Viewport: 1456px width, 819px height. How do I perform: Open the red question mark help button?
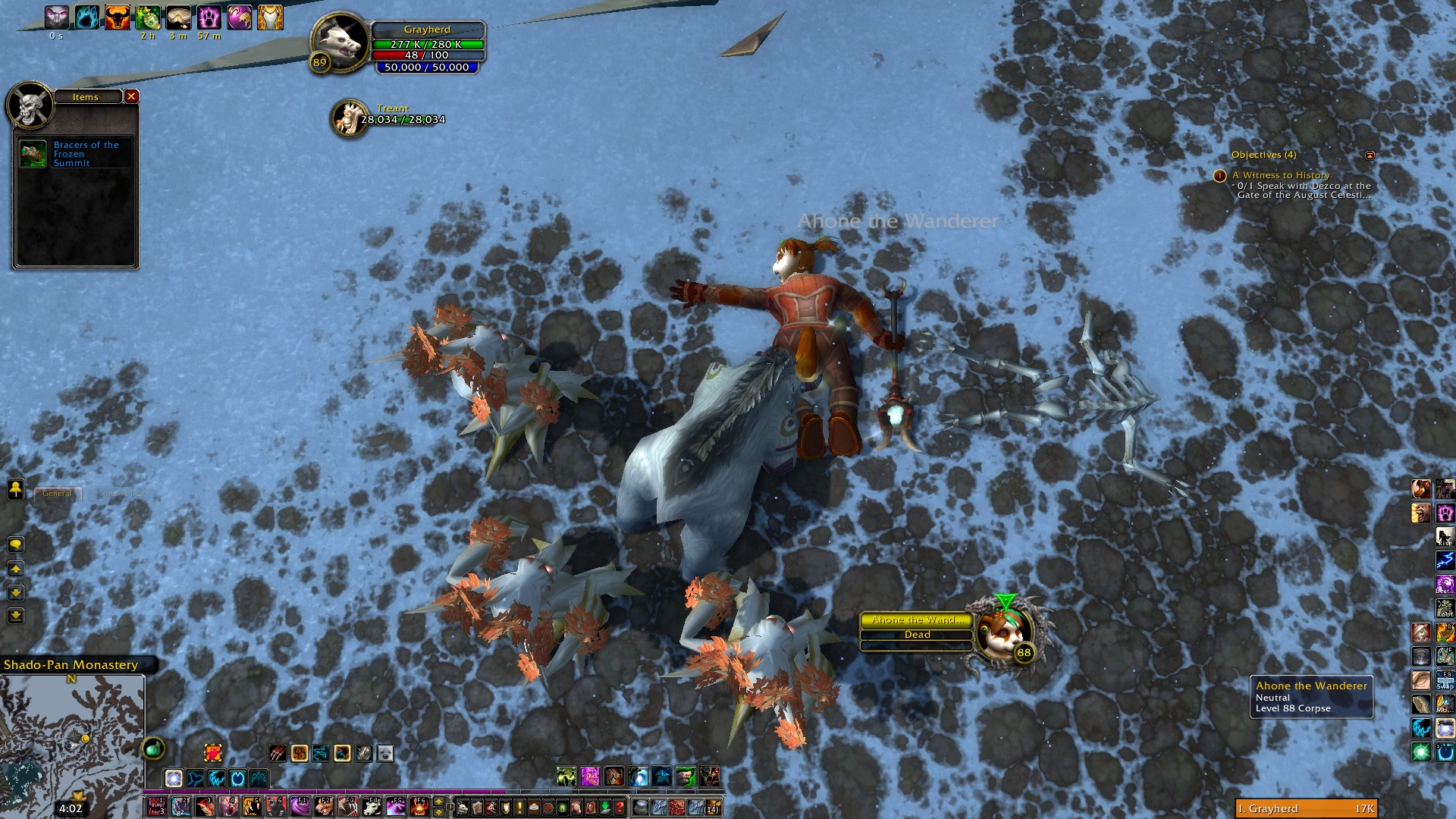click(620, 807)
